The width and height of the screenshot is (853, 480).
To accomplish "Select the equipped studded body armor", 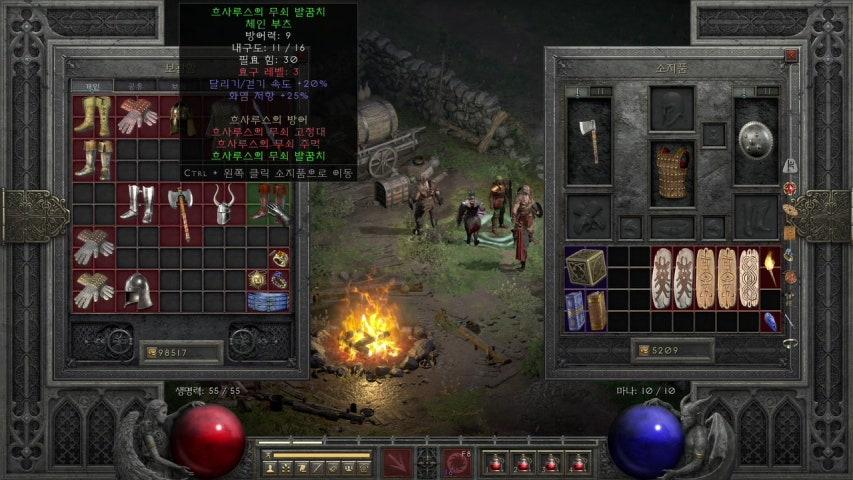I will tap(672, 174).
